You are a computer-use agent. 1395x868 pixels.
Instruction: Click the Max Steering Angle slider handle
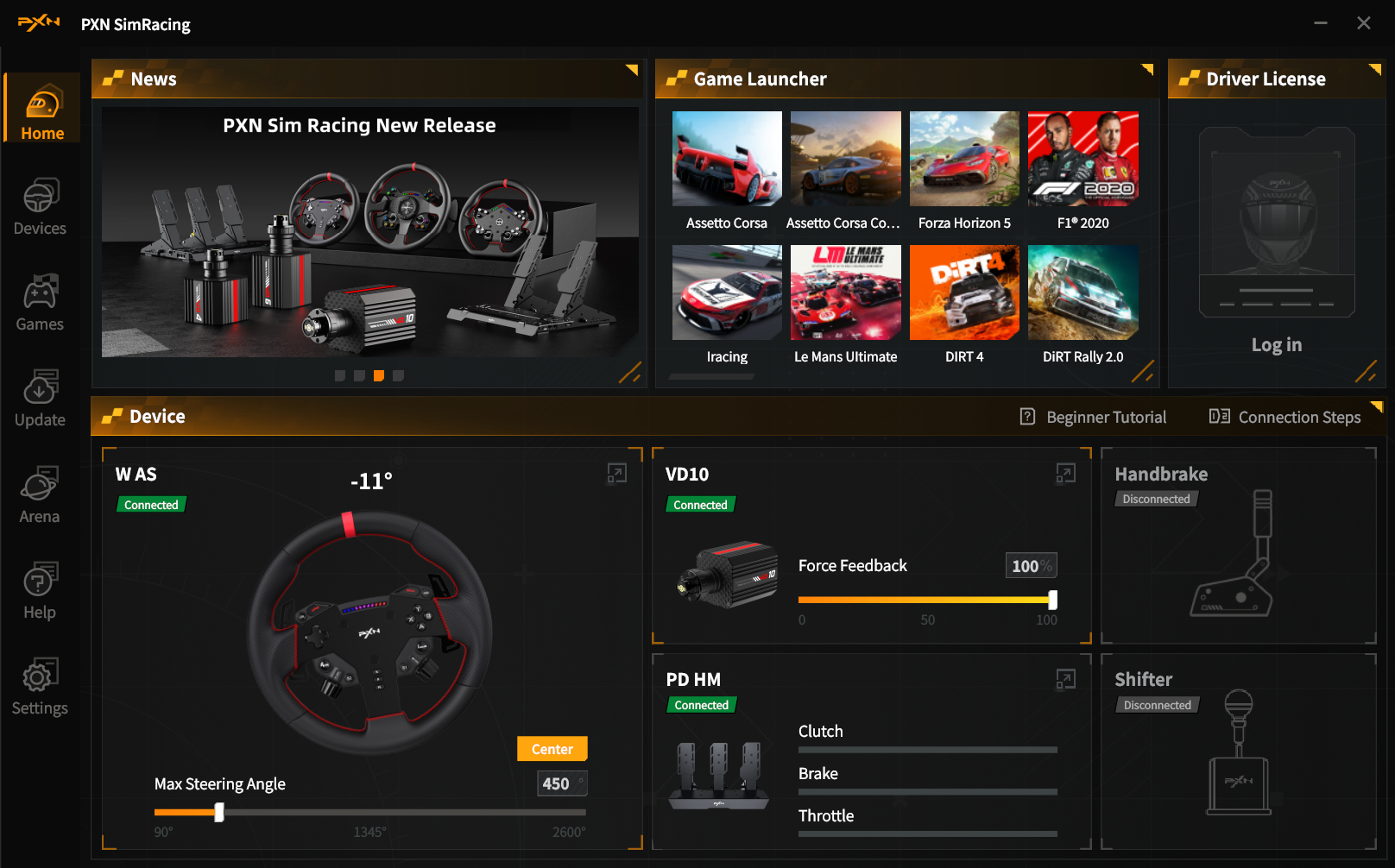[x=219, y=812]
